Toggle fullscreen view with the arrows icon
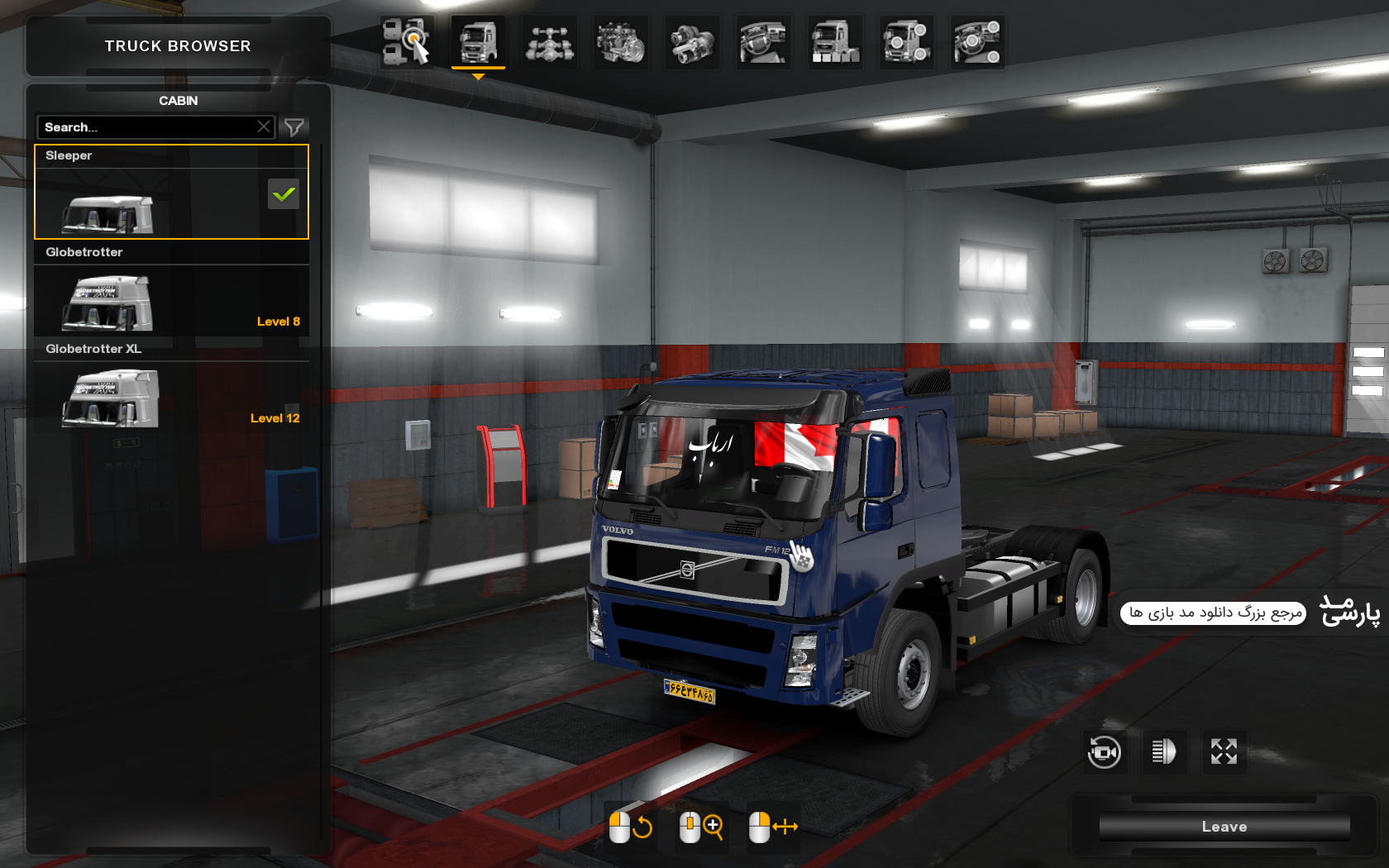 [1224, 751]
